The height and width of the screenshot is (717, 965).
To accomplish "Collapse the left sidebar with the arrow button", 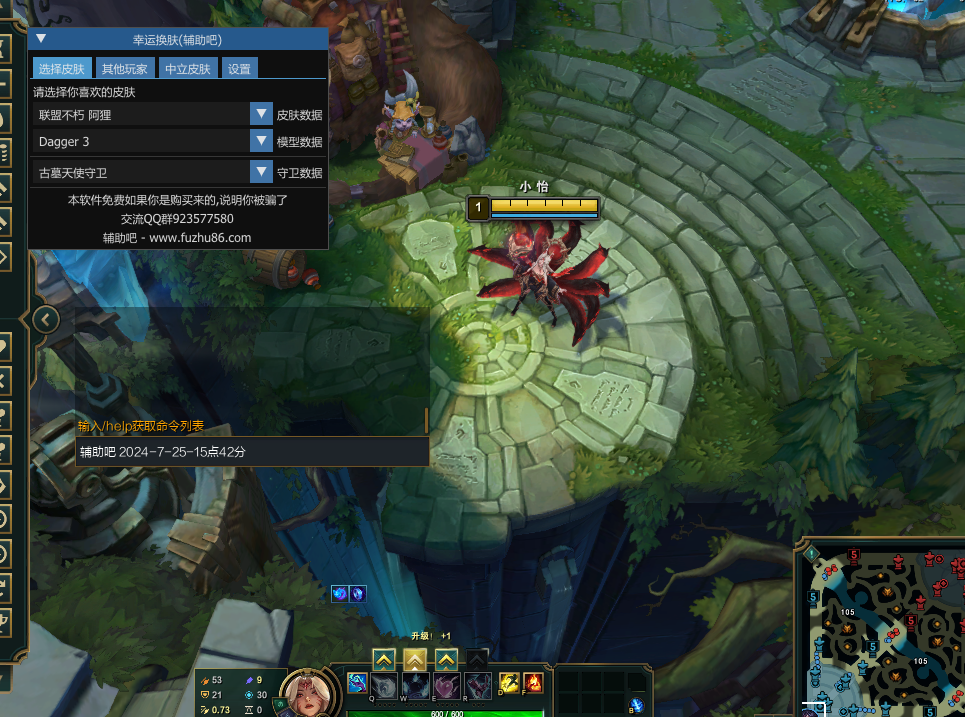I will point(46,319).
